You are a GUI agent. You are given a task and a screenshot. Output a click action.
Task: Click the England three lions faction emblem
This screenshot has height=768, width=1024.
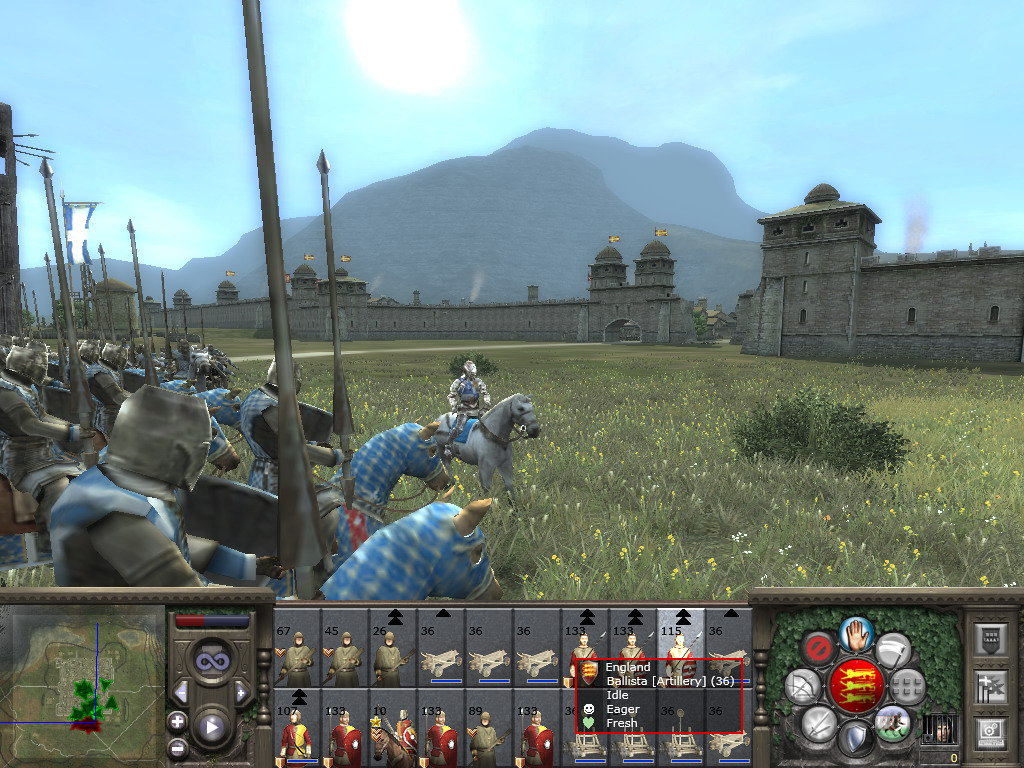pos(856,686)
